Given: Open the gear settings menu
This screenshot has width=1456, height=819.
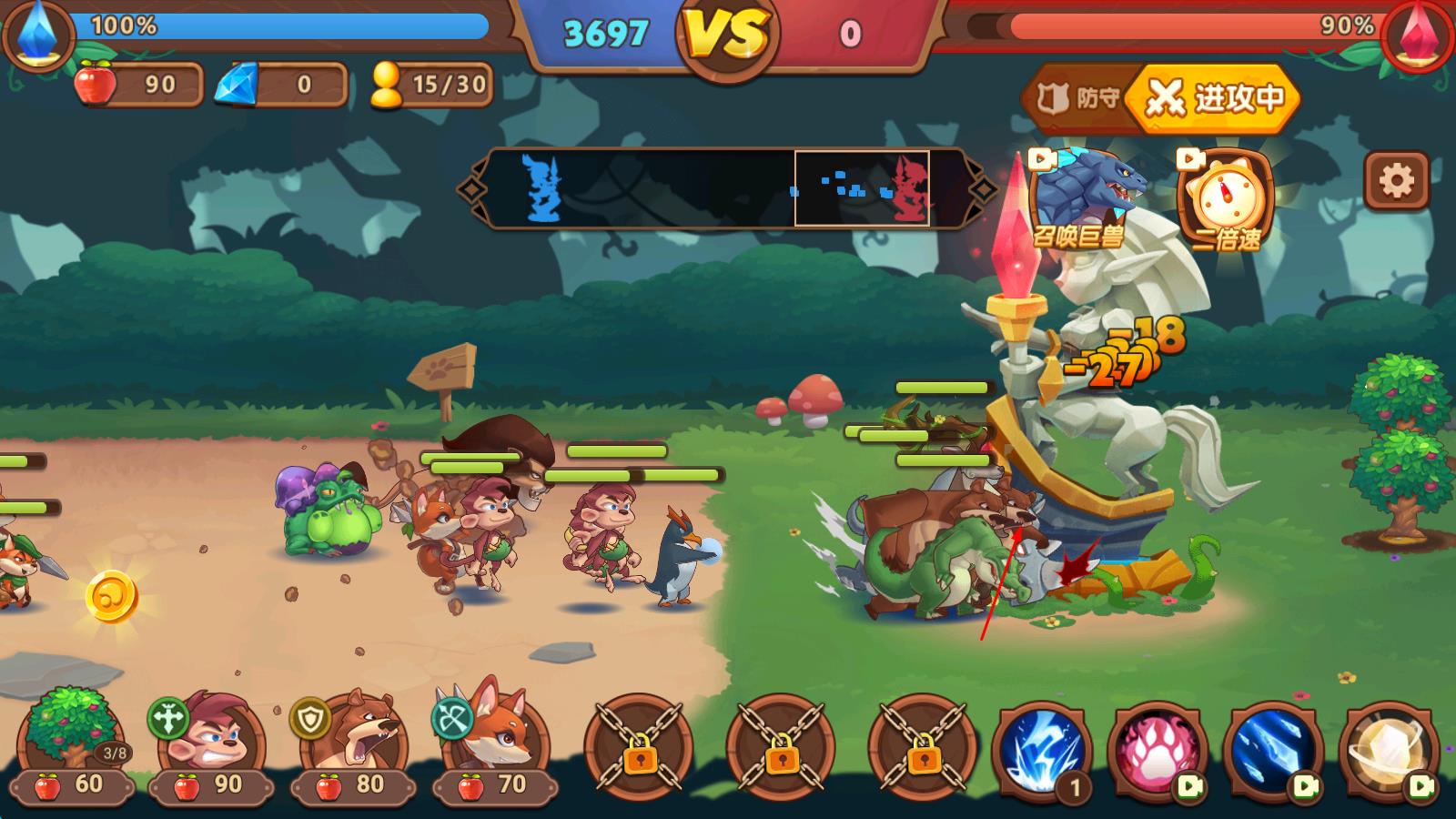Looking at the screenshot, I should pos(1396,181).
